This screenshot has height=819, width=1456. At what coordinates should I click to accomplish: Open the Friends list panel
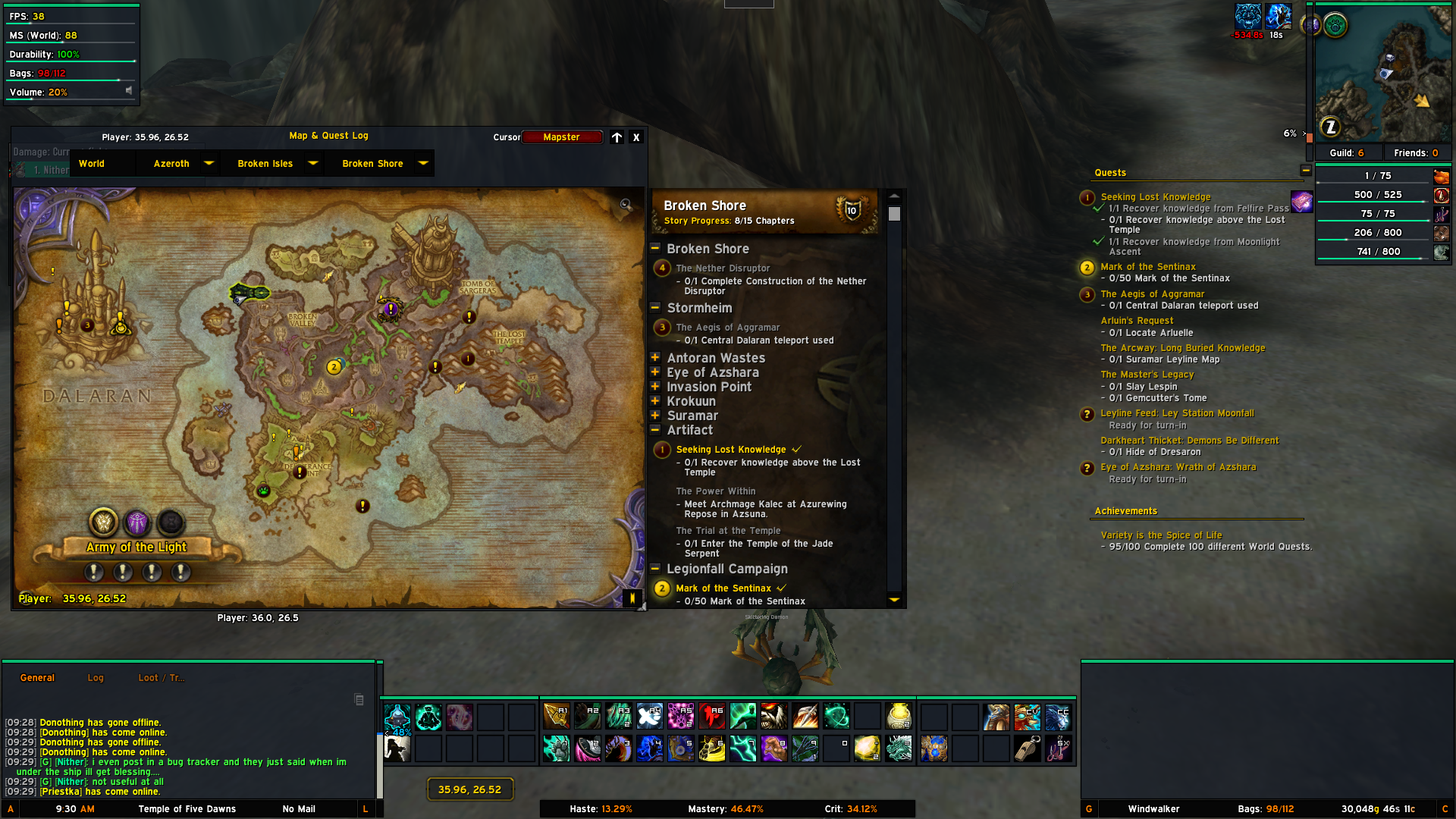(x=1415, y=153)
